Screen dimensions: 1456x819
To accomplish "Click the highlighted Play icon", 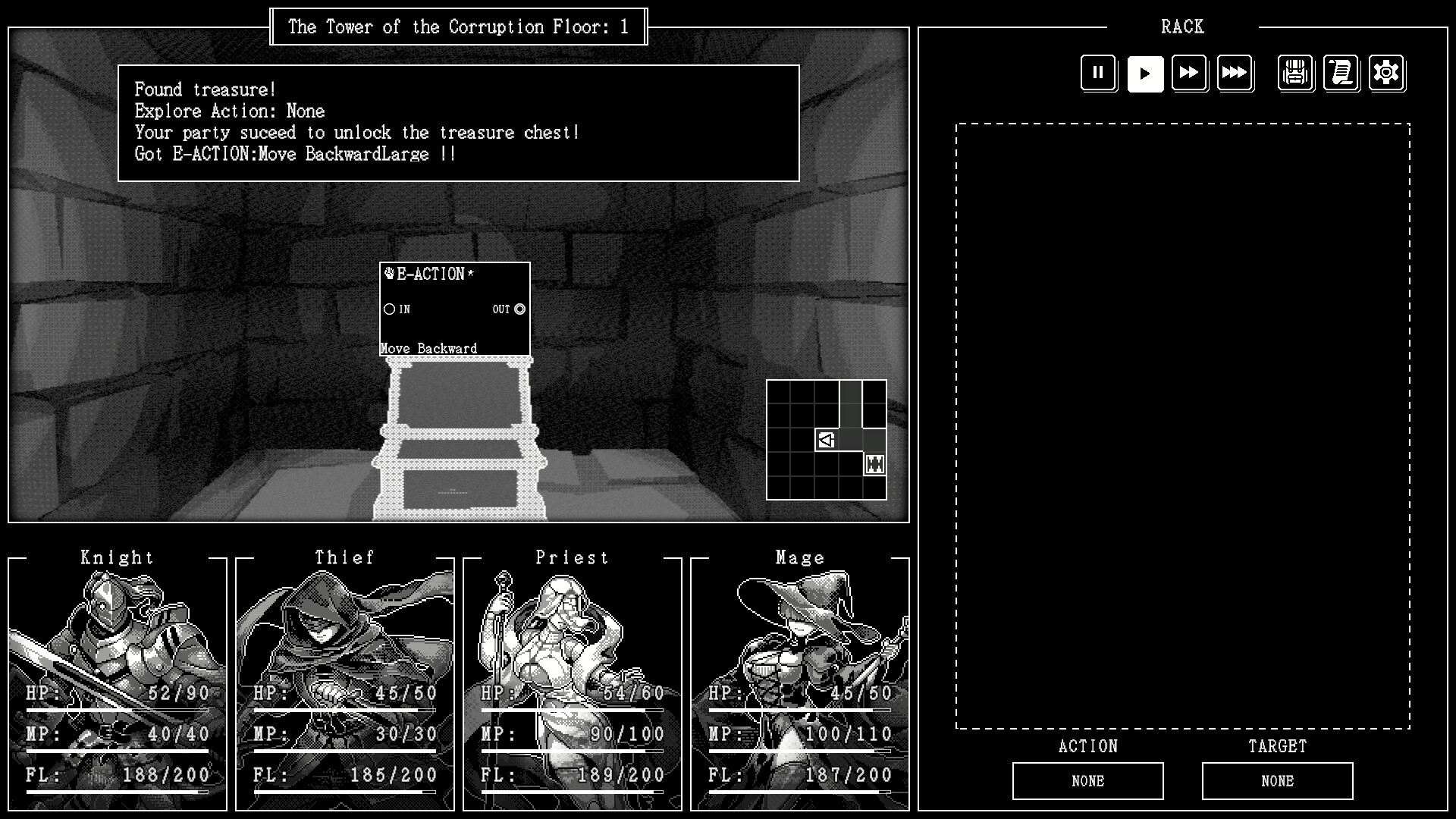I will [x=1145, y=73].
